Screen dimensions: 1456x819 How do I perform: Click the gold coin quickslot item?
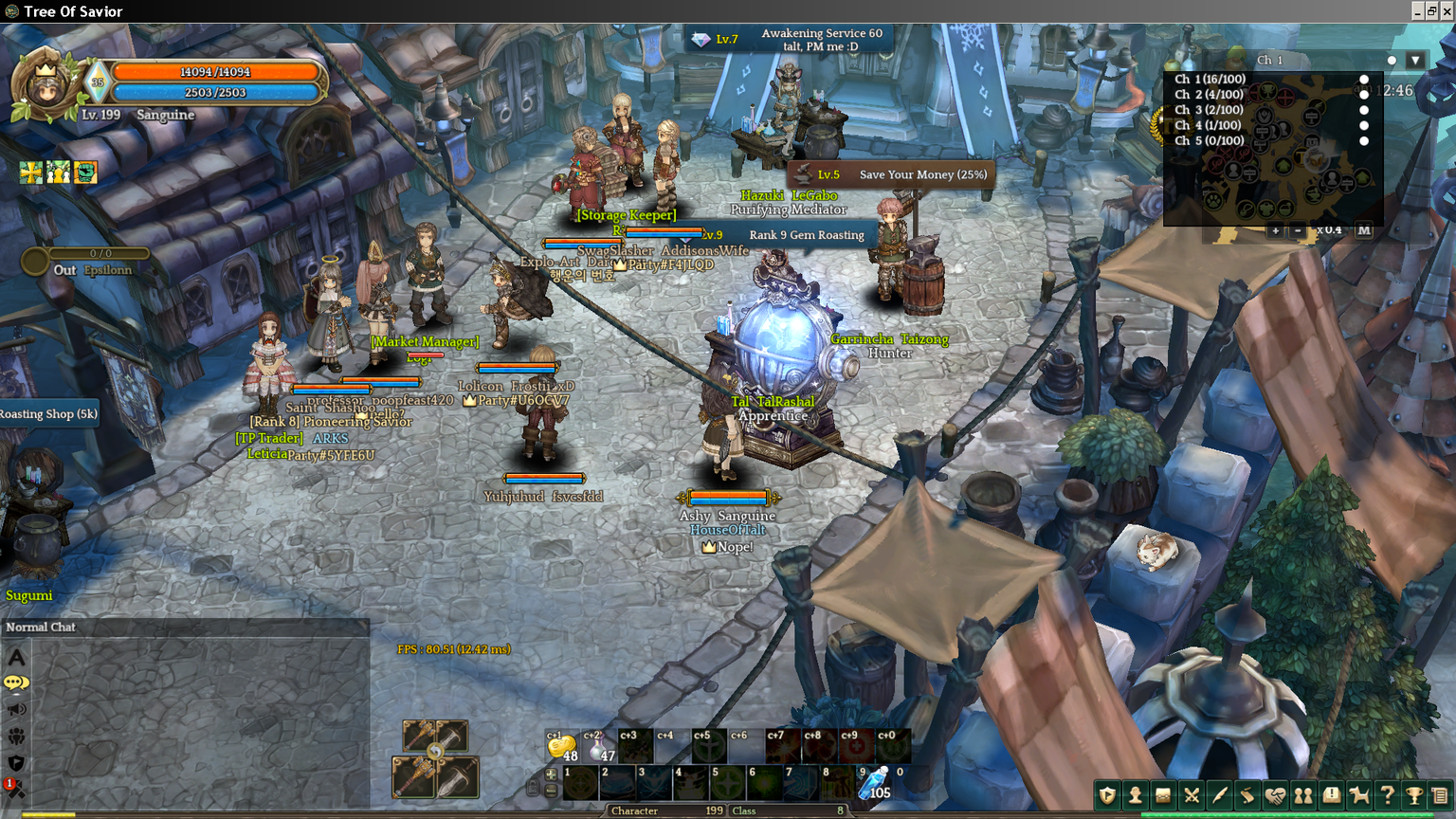[x=561, y=747]
